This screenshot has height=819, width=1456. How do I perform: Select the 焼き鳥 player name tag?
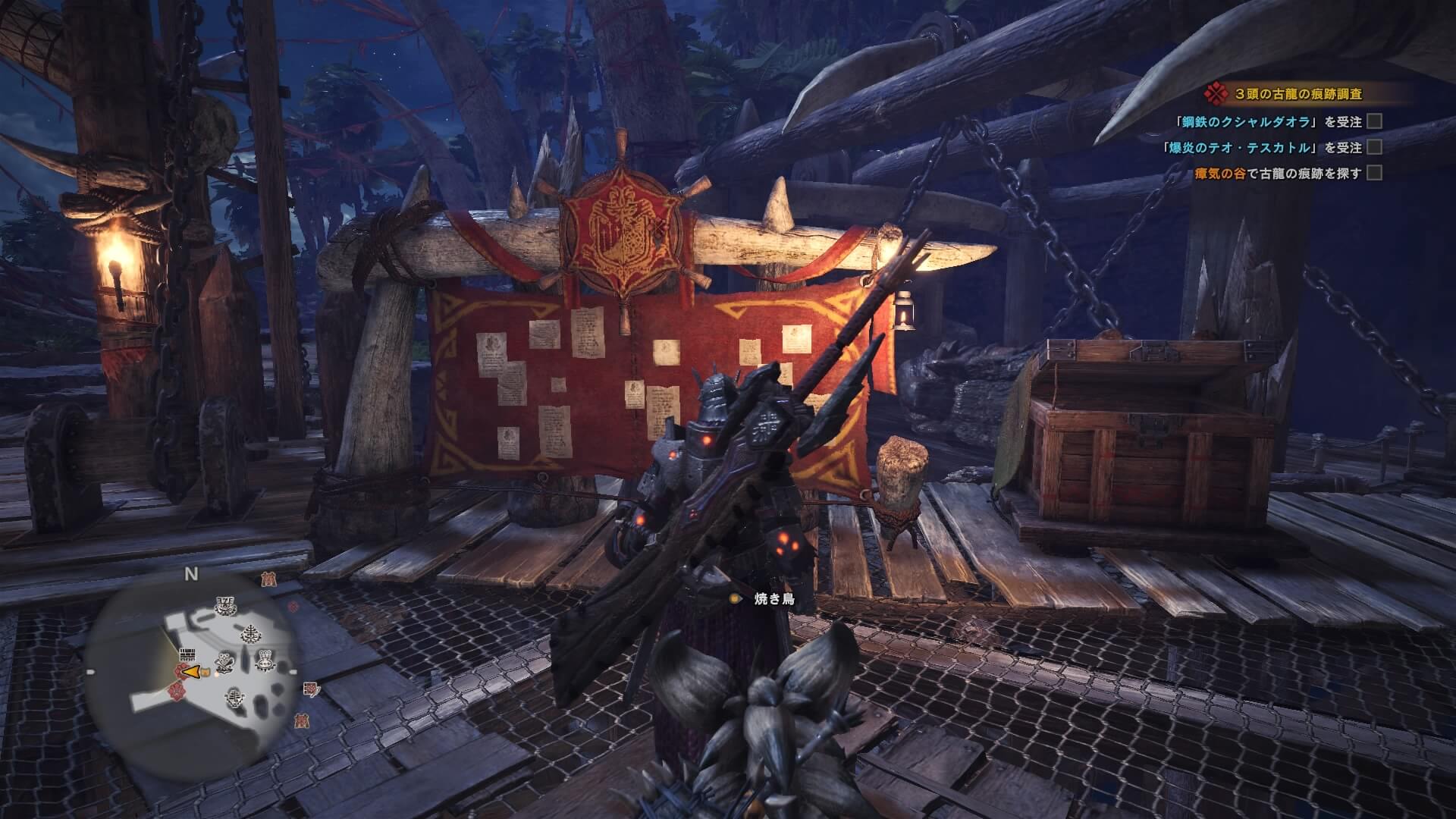click(x=773, y=599)
